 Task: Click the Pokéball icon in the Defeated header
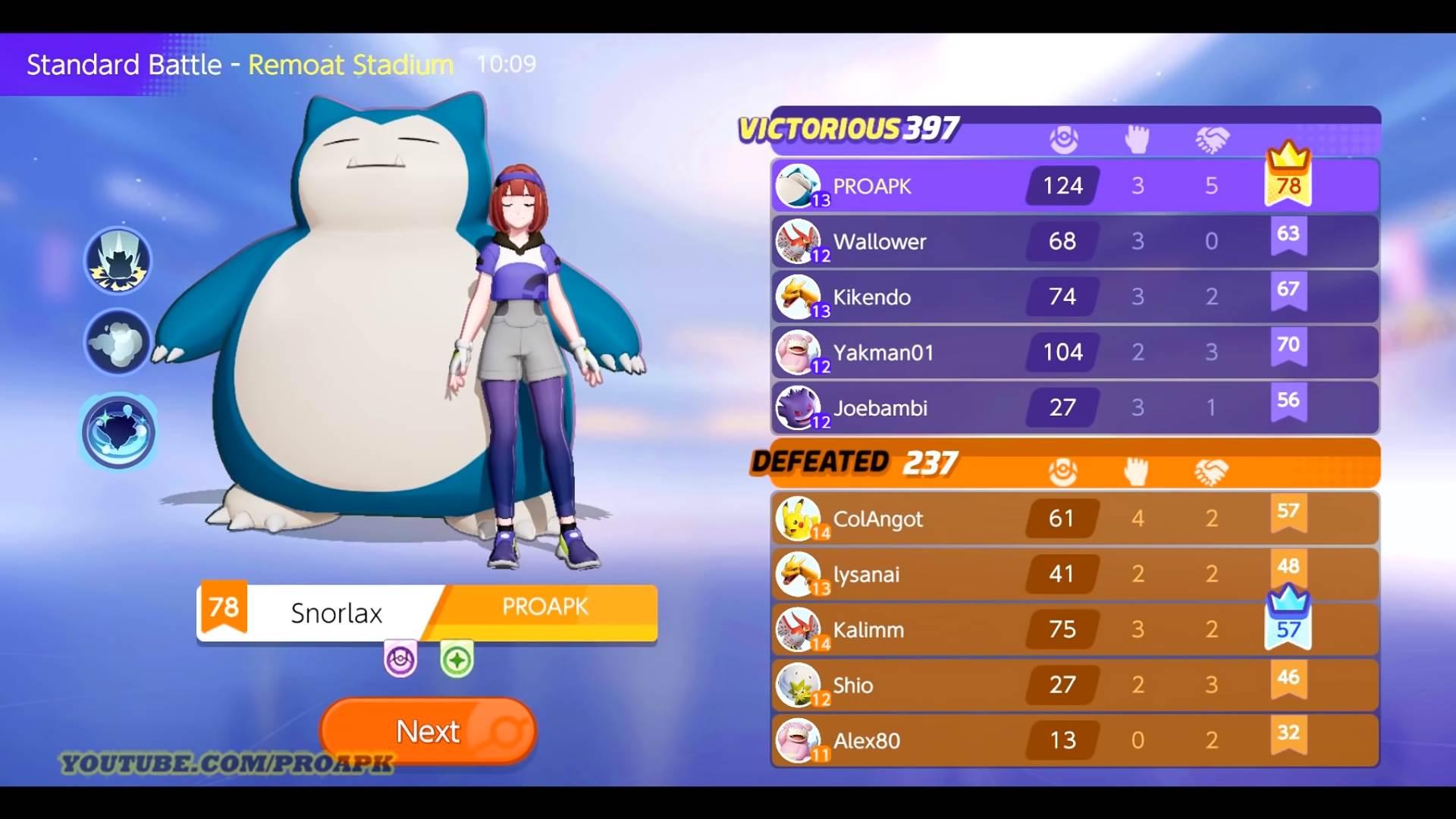point(1062,471)
